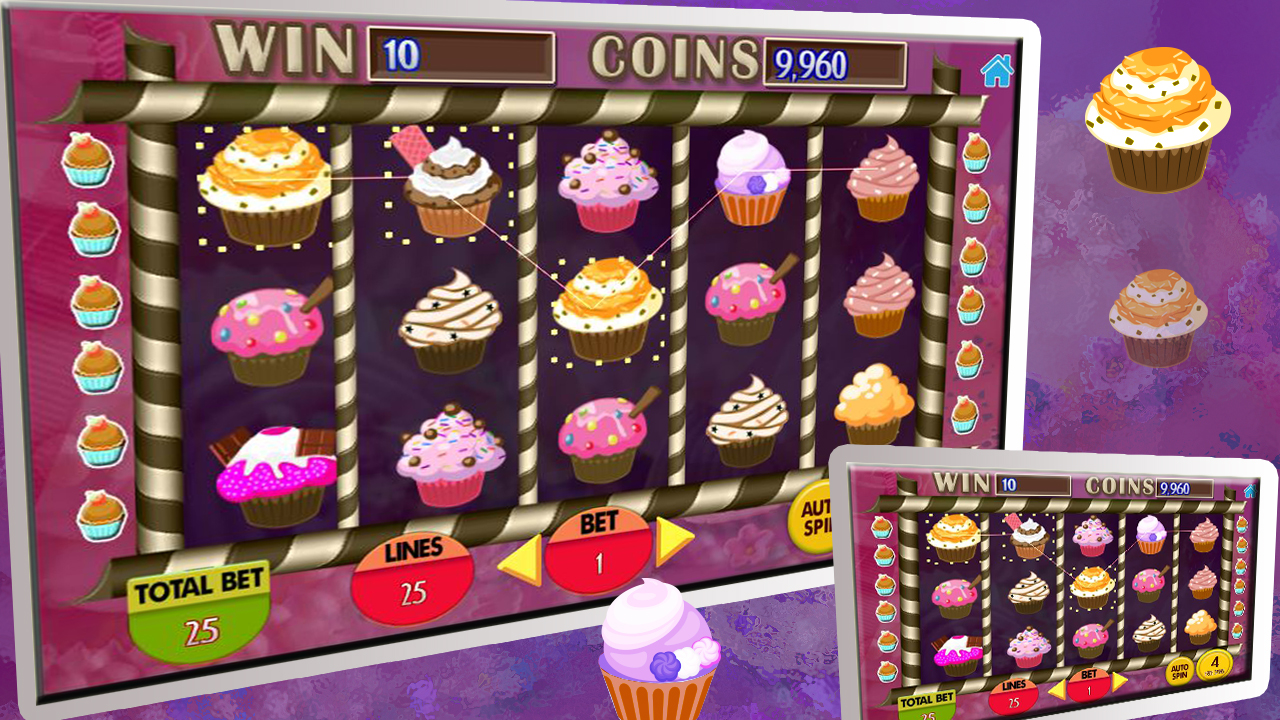Tap the home icon on the large screen
This screenshot has width=1280, height=720.
(x=996, y=70)
